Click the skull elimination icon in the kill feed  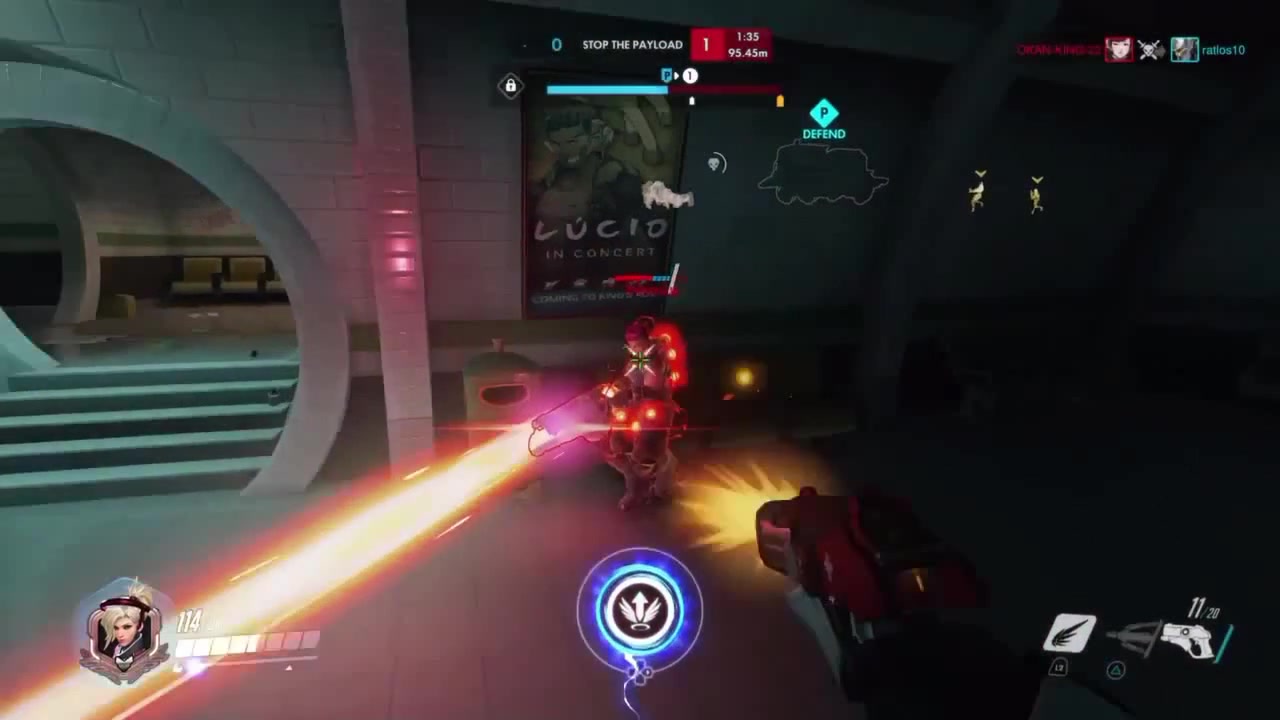click(1151, 50)
